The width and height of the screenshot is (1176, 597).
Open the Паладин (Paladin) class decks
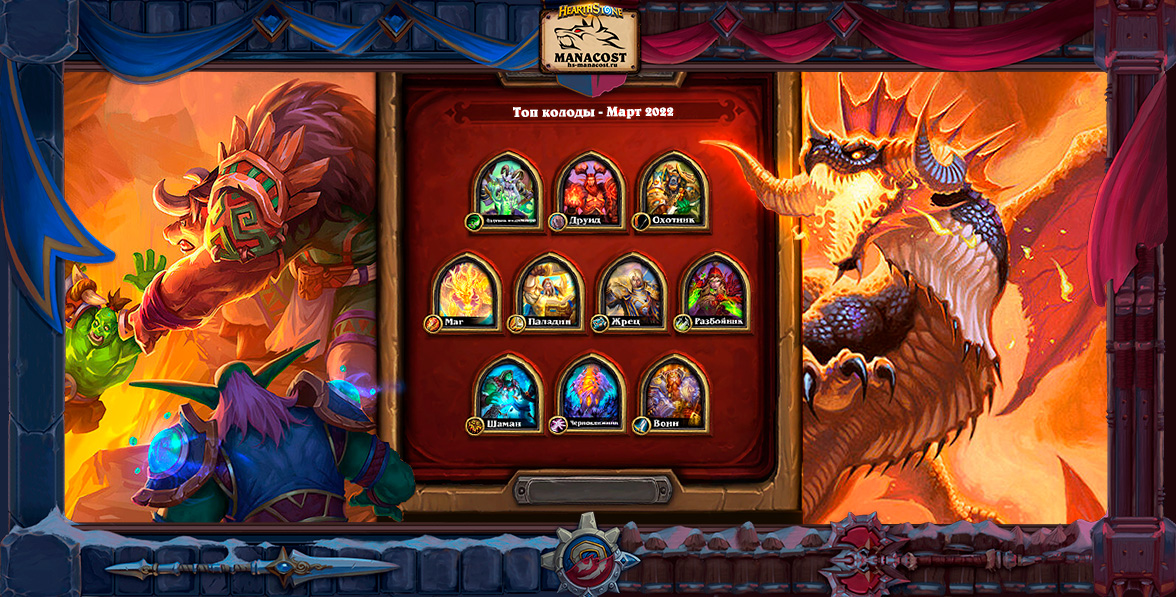click(549, 292)
